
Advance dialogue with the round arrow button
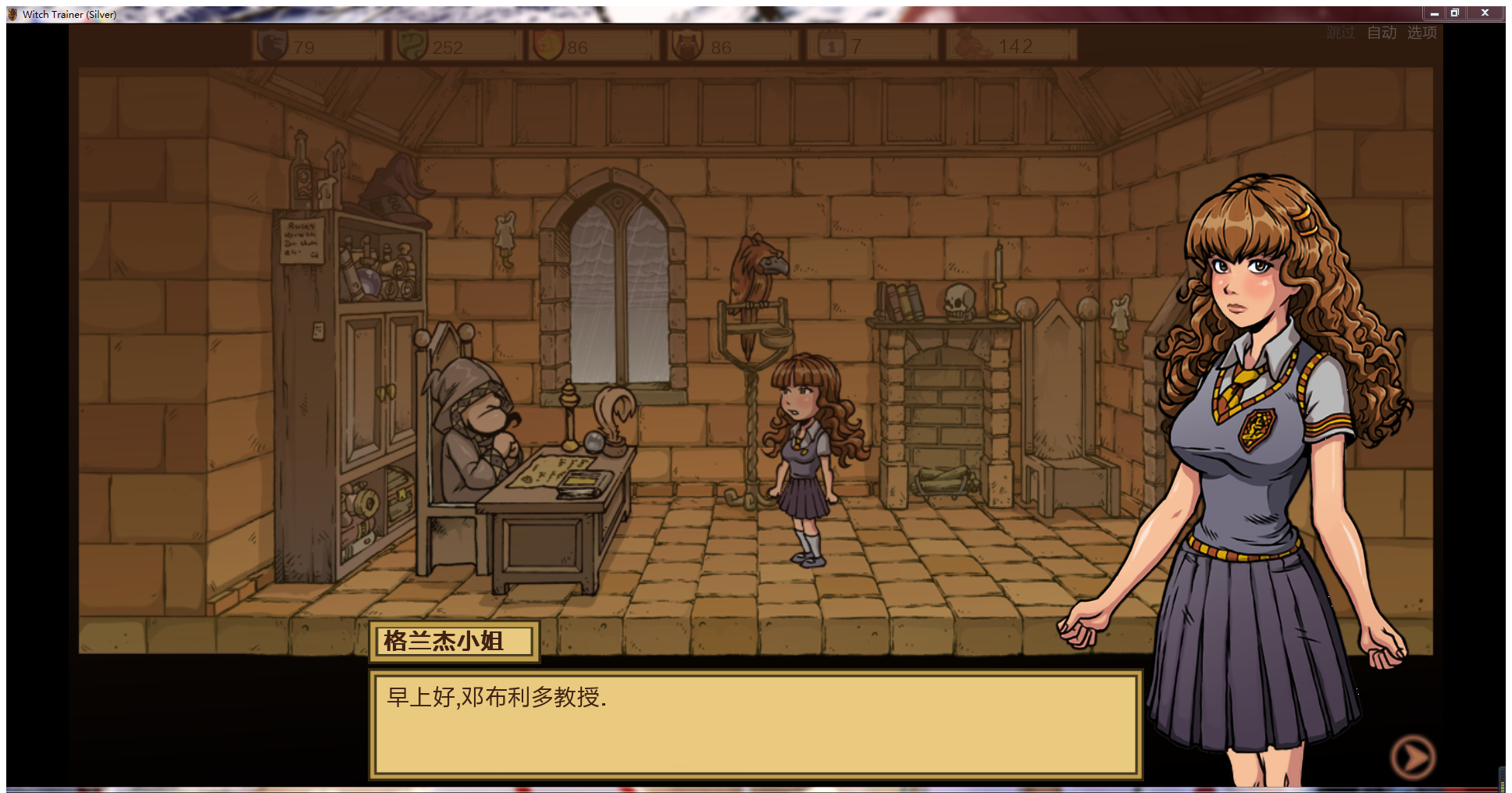tap(1412, 756)
